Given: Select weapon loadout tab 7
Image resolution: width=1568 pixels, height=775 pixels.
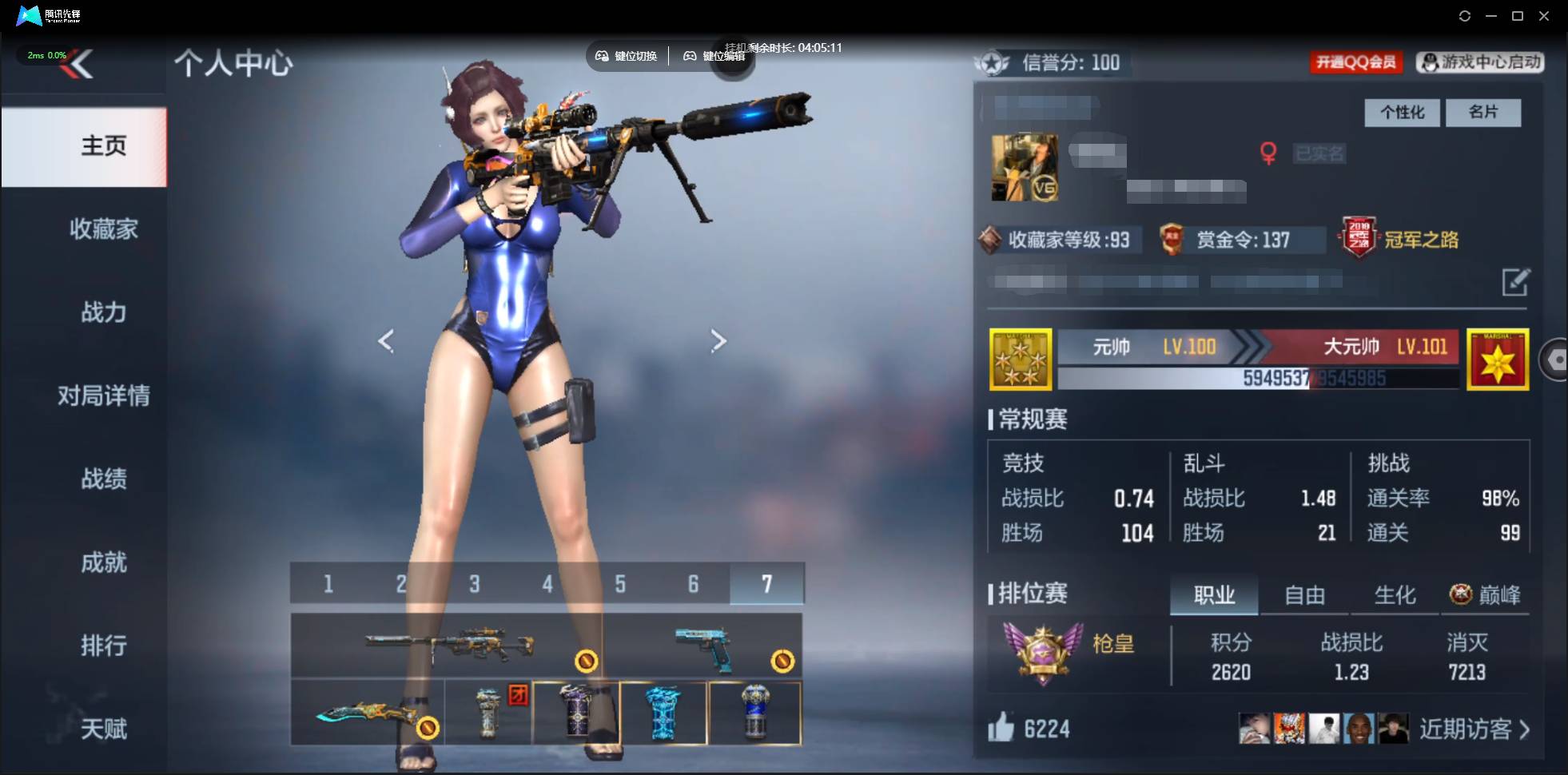Looking at the screenshot, I should 766,584.
